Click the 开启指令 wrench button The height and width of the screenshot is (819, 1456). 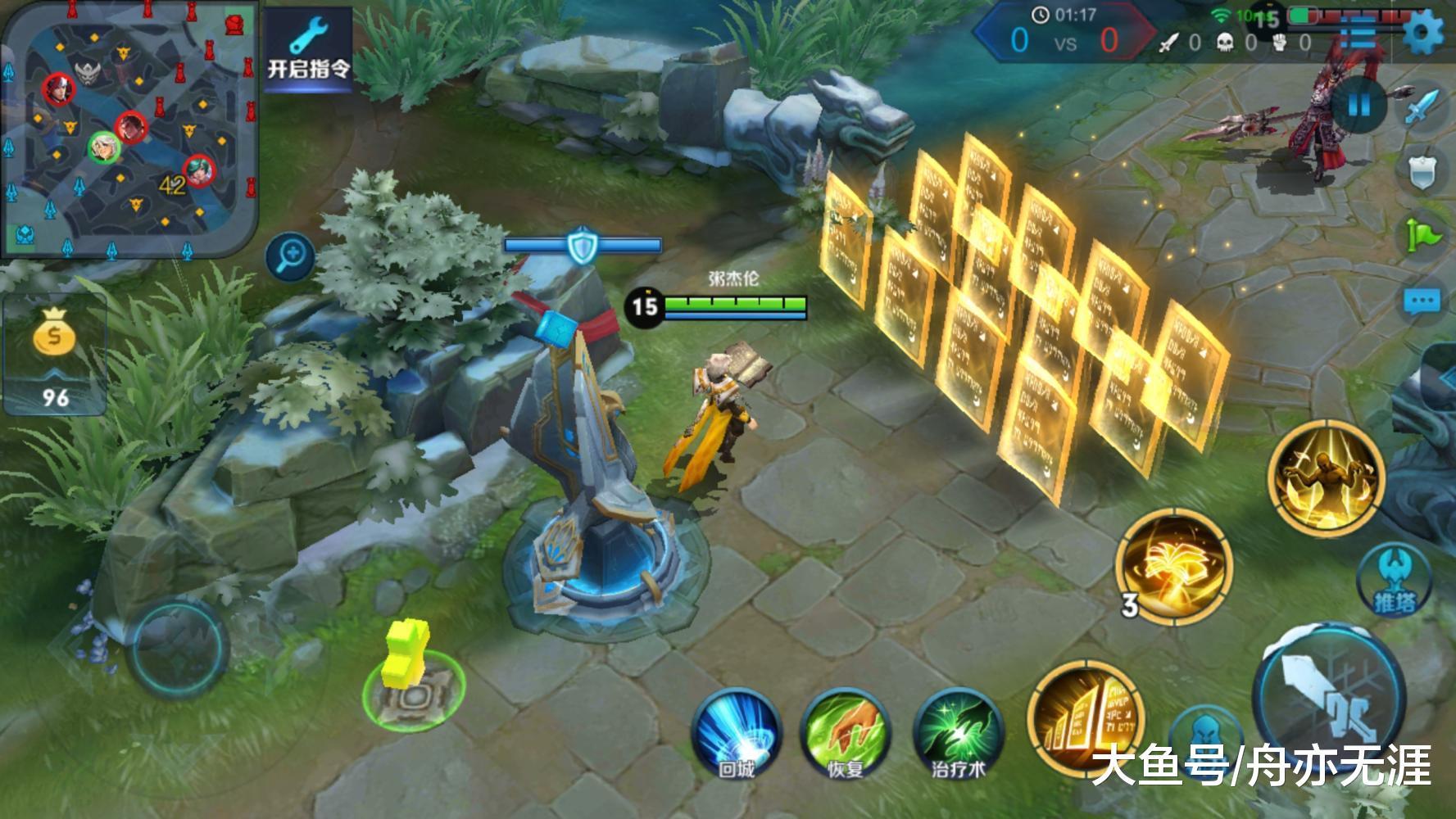308,49
